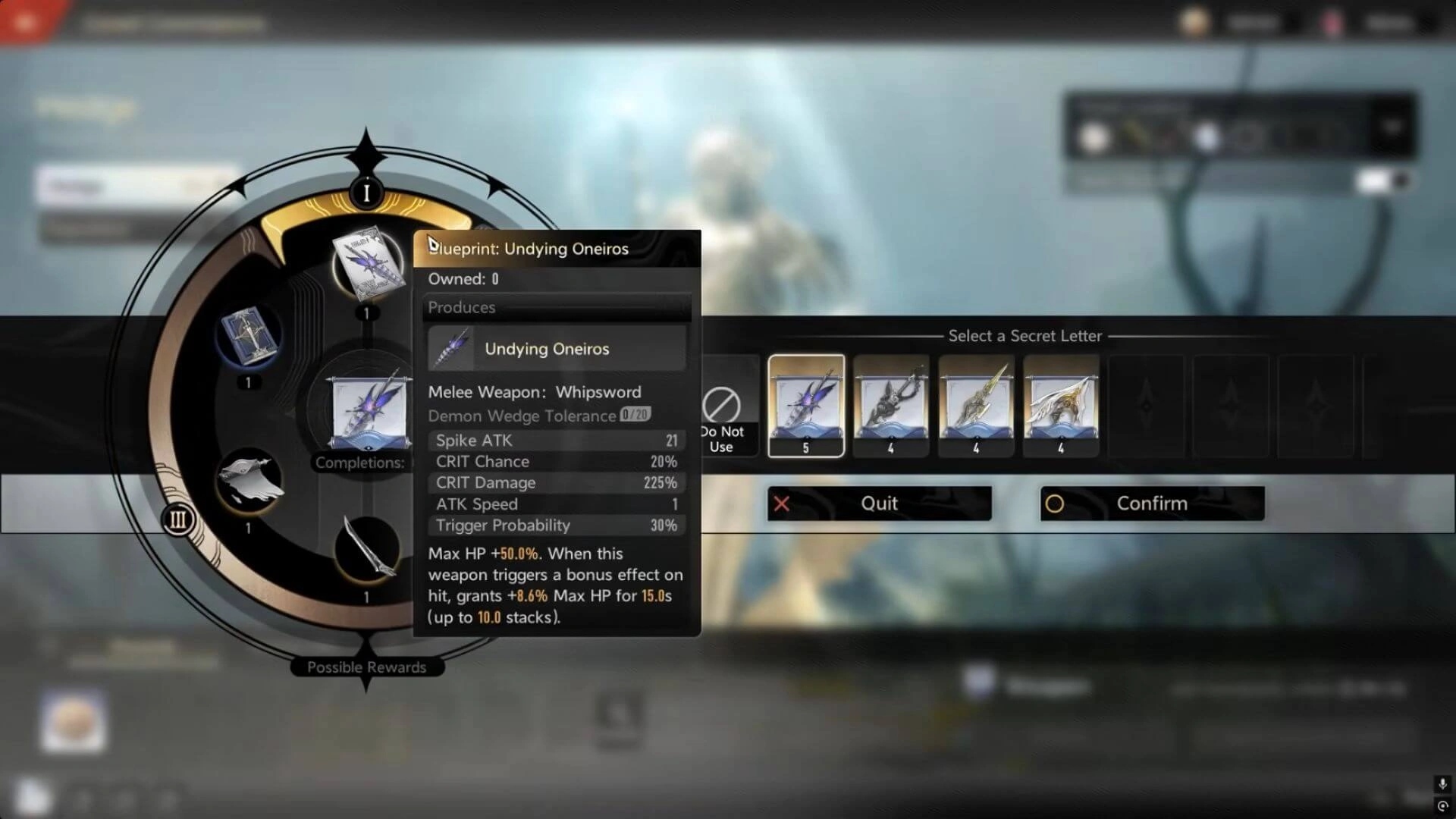
Task: Select the purple whipsword secret letter showing 5
Action: tap(805, 406)
